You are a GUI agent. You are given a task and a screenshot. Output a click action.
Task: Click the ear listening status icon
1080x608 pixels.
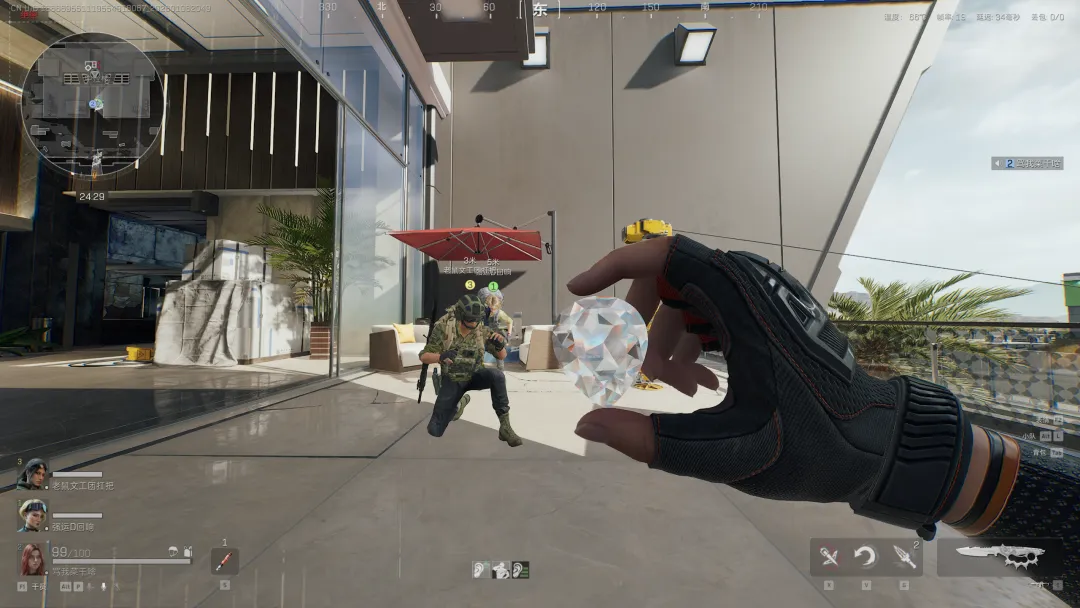pos(482,570)
